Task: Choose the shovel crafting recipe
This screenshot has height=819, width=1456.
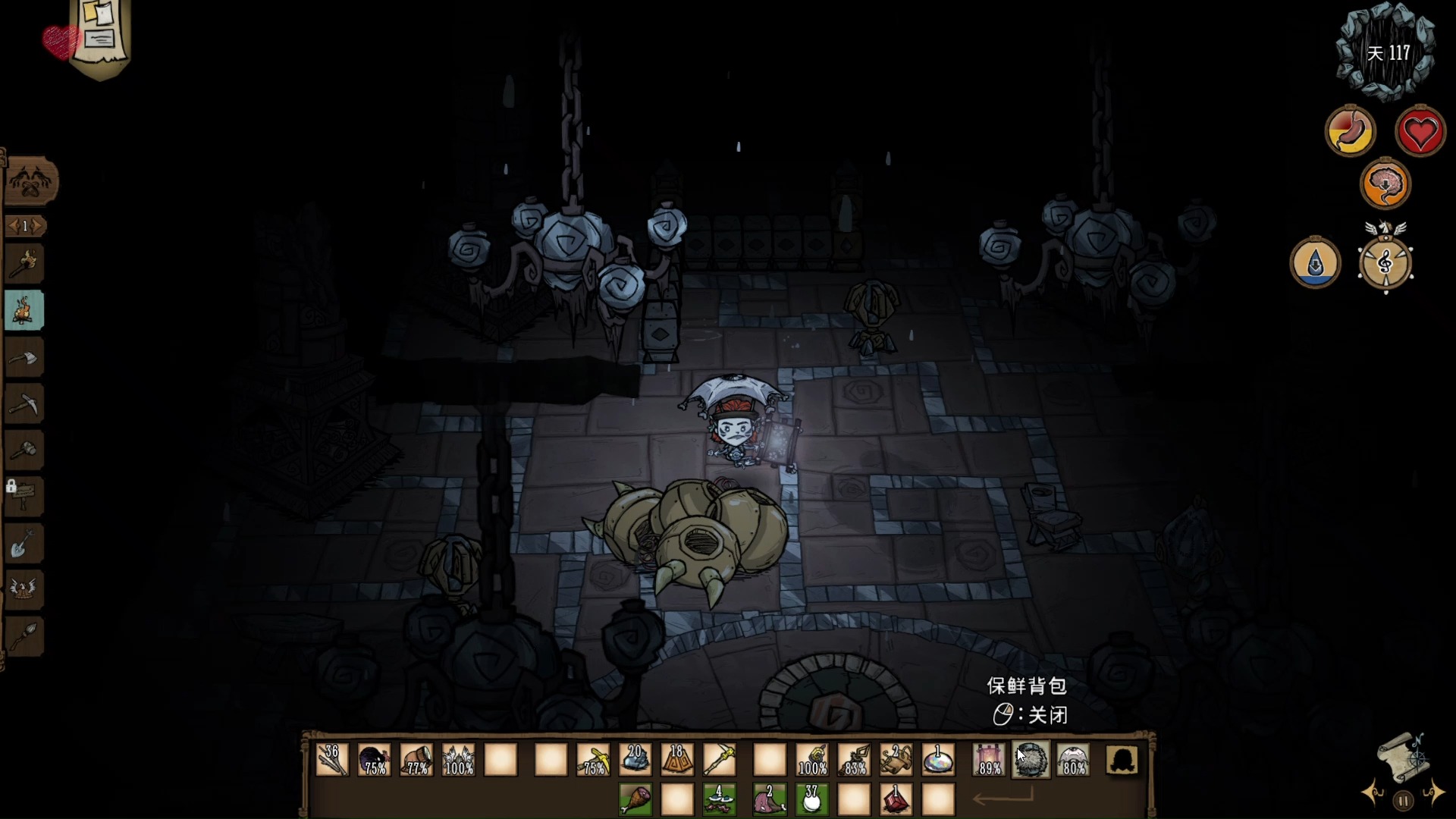Action: point(24,543)
